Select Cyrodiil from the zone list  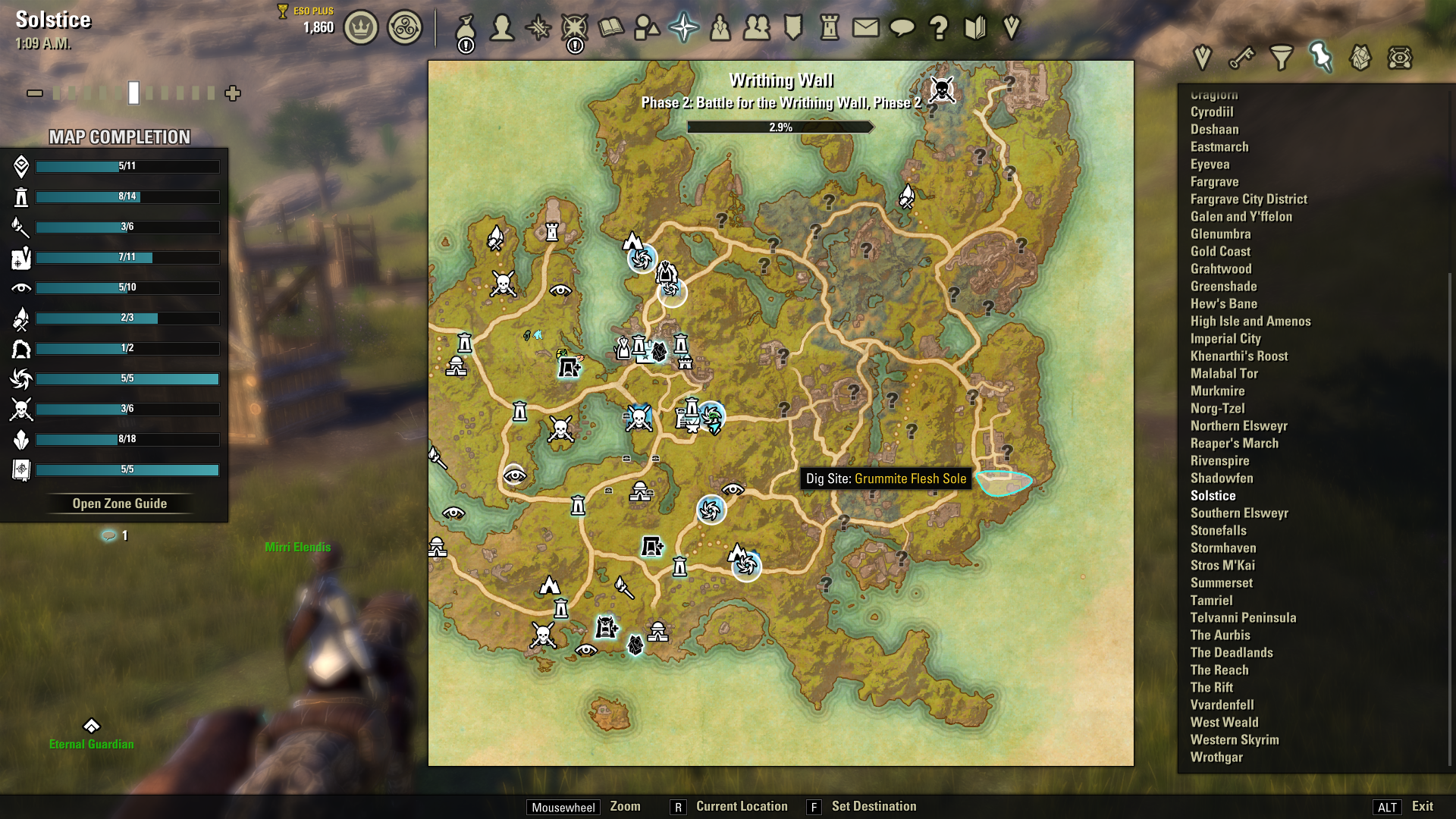click(1214, 111)
